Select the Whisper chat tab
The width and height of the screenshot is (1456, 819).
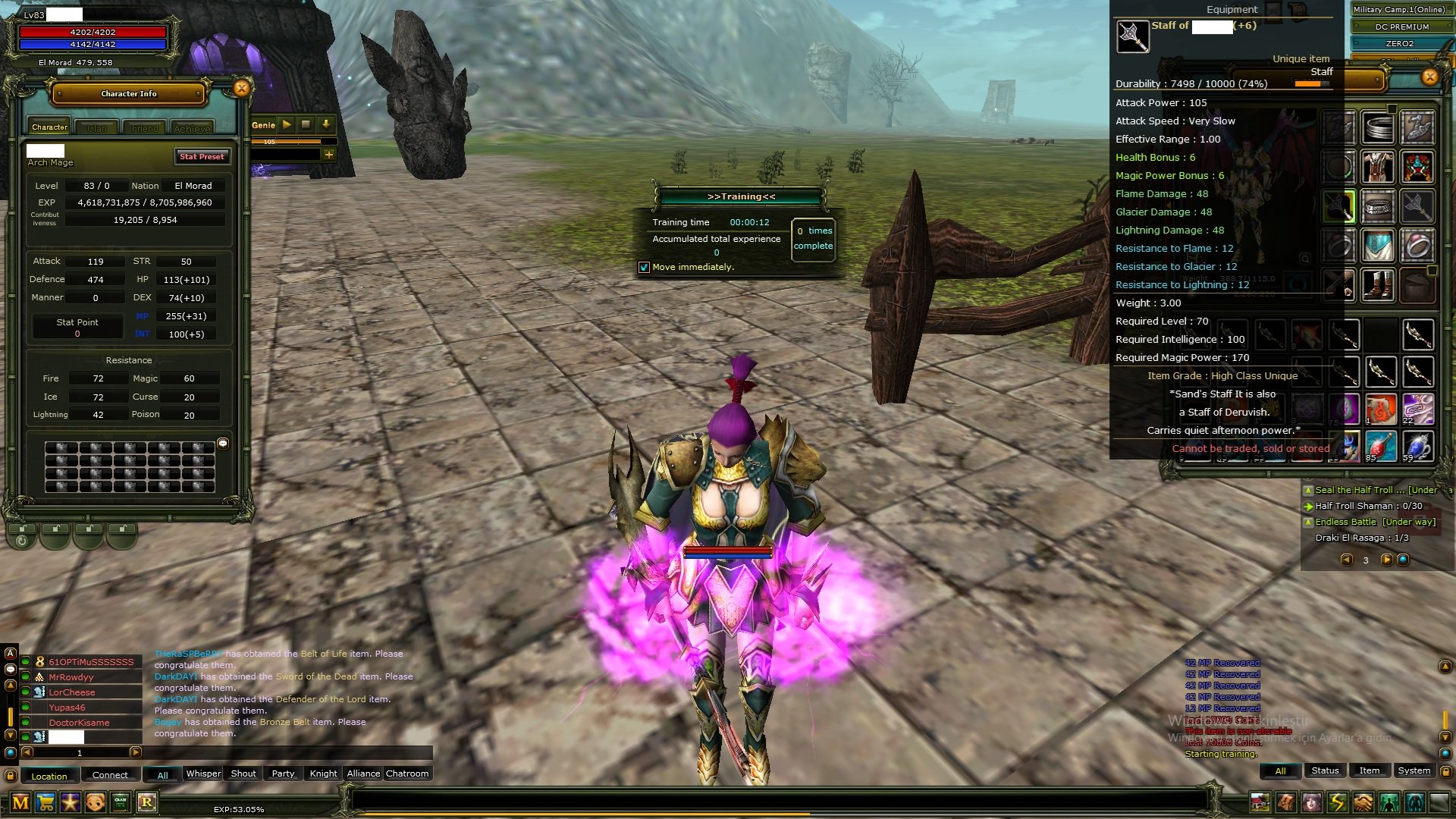tap(203, 773)
